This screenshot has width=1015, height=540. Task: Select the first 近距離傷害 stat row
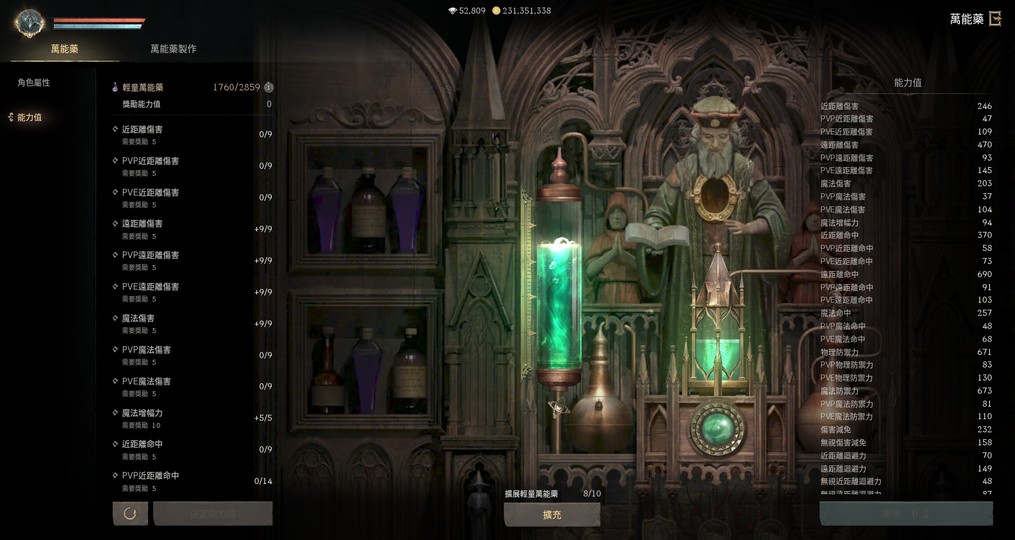click(x=190, y=134)
